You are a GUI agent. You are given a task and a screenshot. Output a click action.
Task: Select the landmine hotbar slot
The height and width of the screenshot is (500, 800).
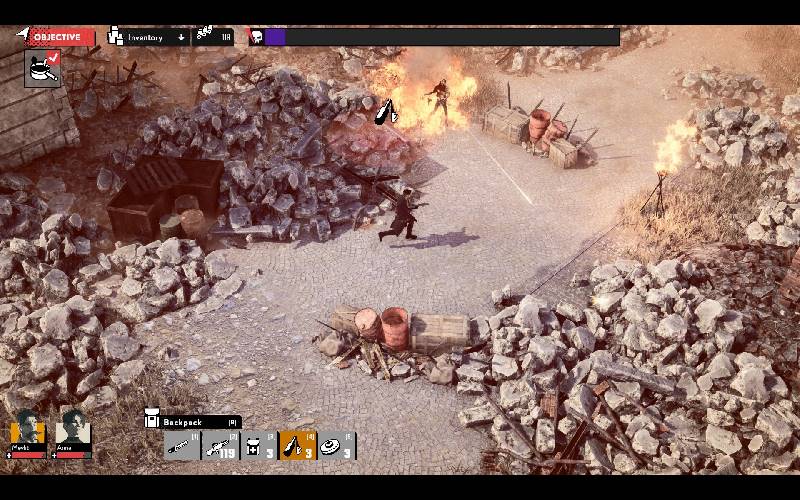point(337,446)
